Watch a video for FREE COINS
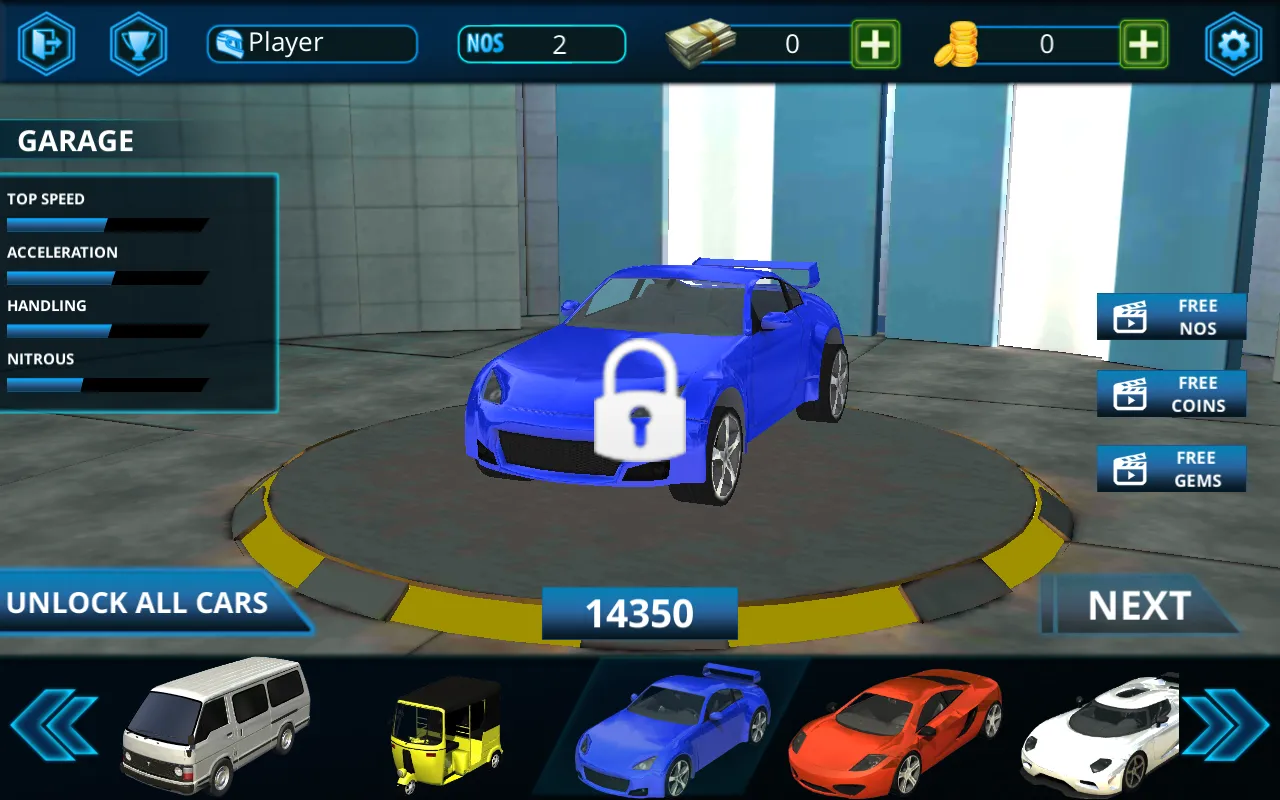1280x800 pixels. [x=1171, y=393]
